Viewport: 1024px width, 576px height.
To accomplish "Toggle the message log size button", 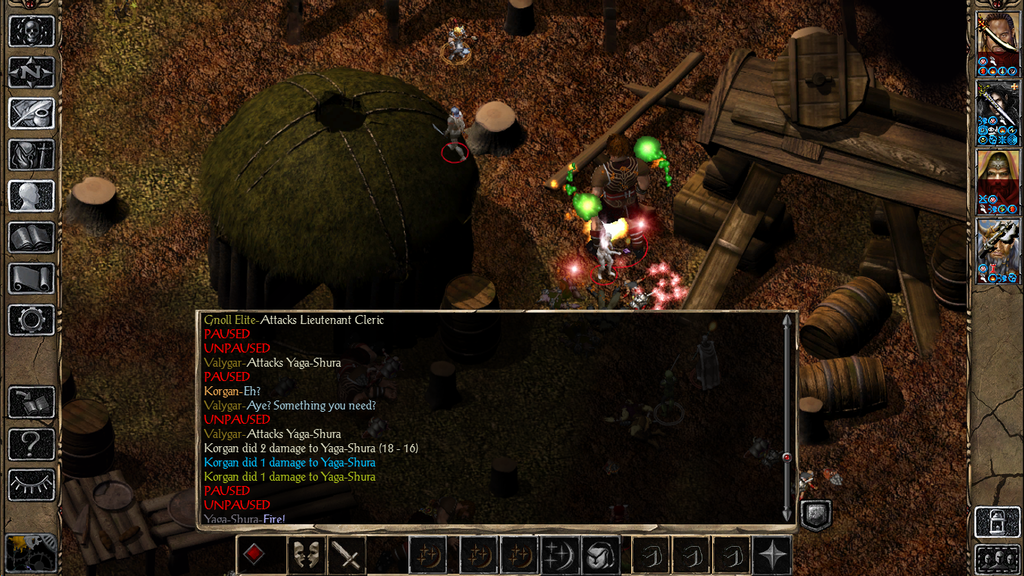I will point(816,514).
